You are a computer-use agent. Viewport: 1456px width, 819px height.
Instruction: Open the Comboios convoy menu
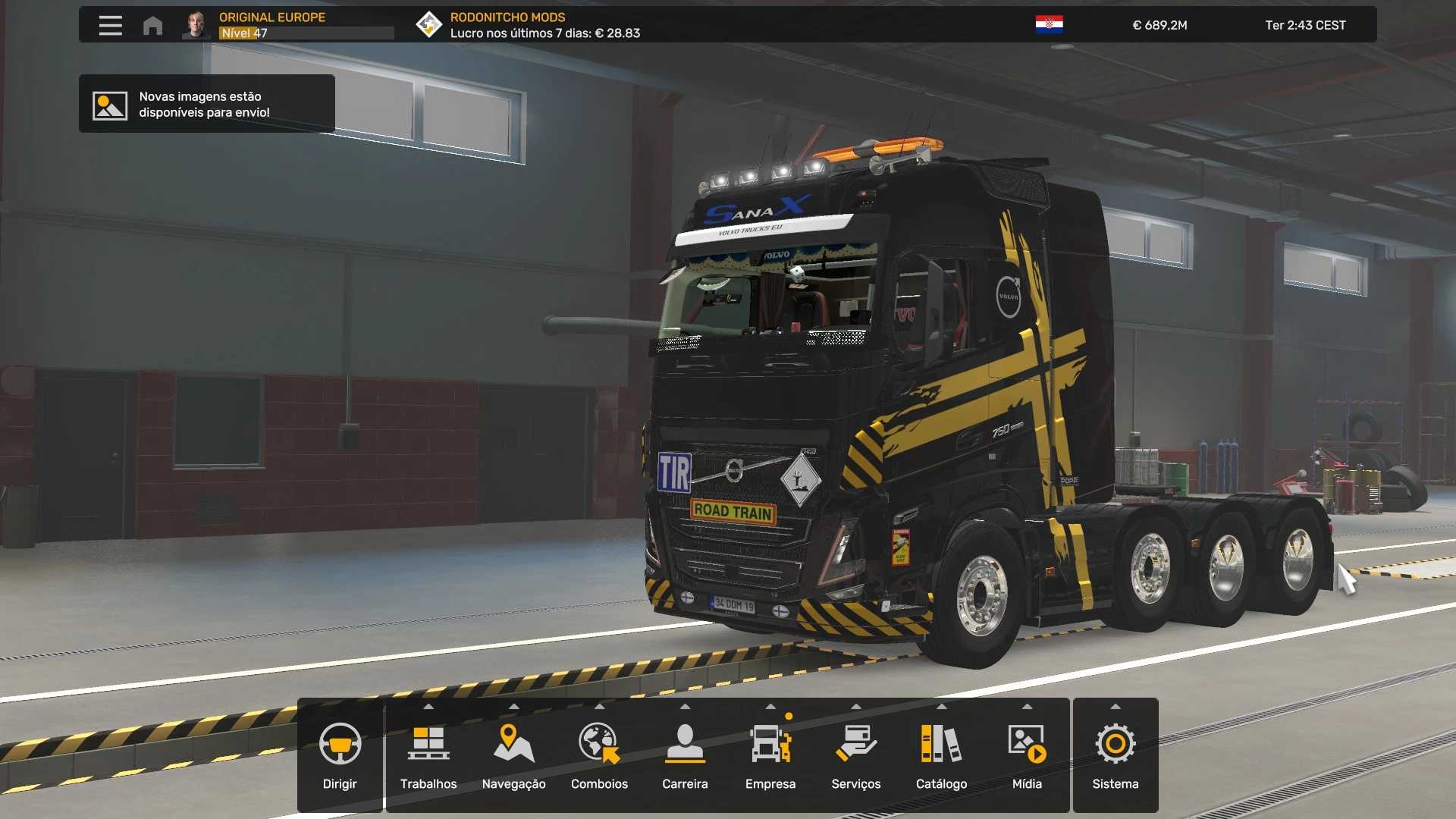599,755
